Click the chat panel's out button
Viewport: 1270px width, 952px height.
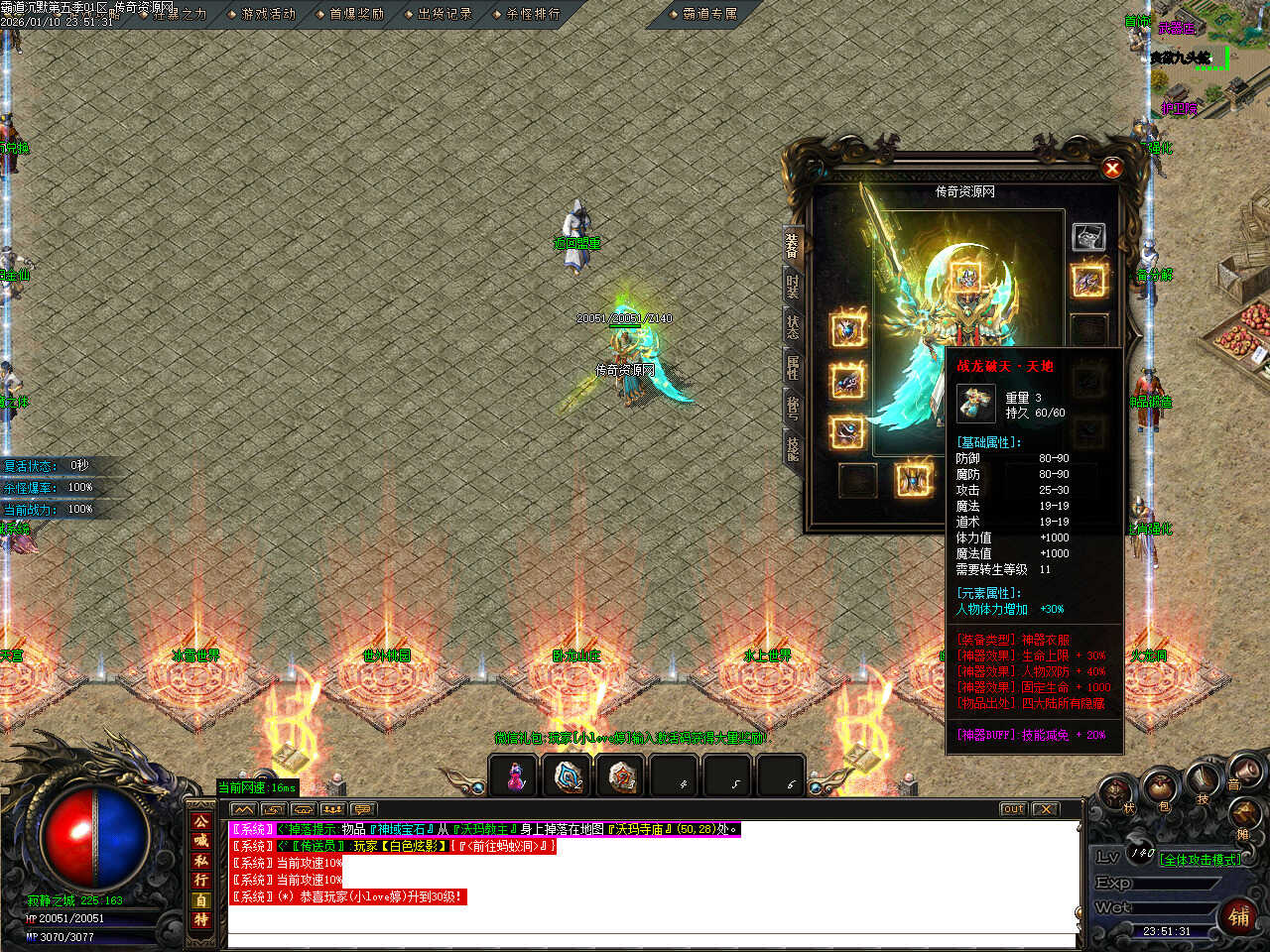pos(1012,809)
